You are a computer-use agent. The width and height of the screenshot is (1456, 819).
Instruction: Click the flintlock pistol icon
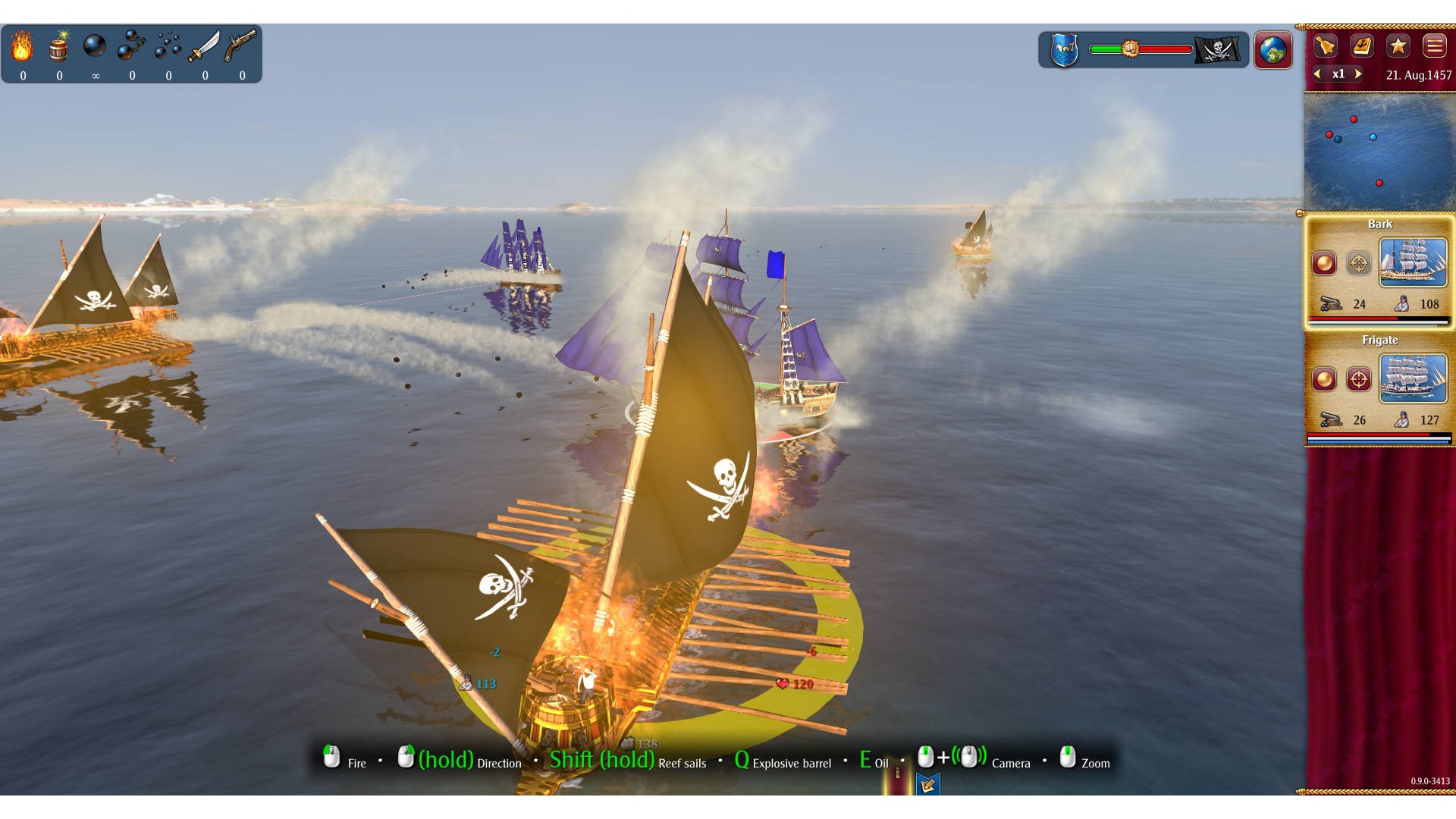241,47
